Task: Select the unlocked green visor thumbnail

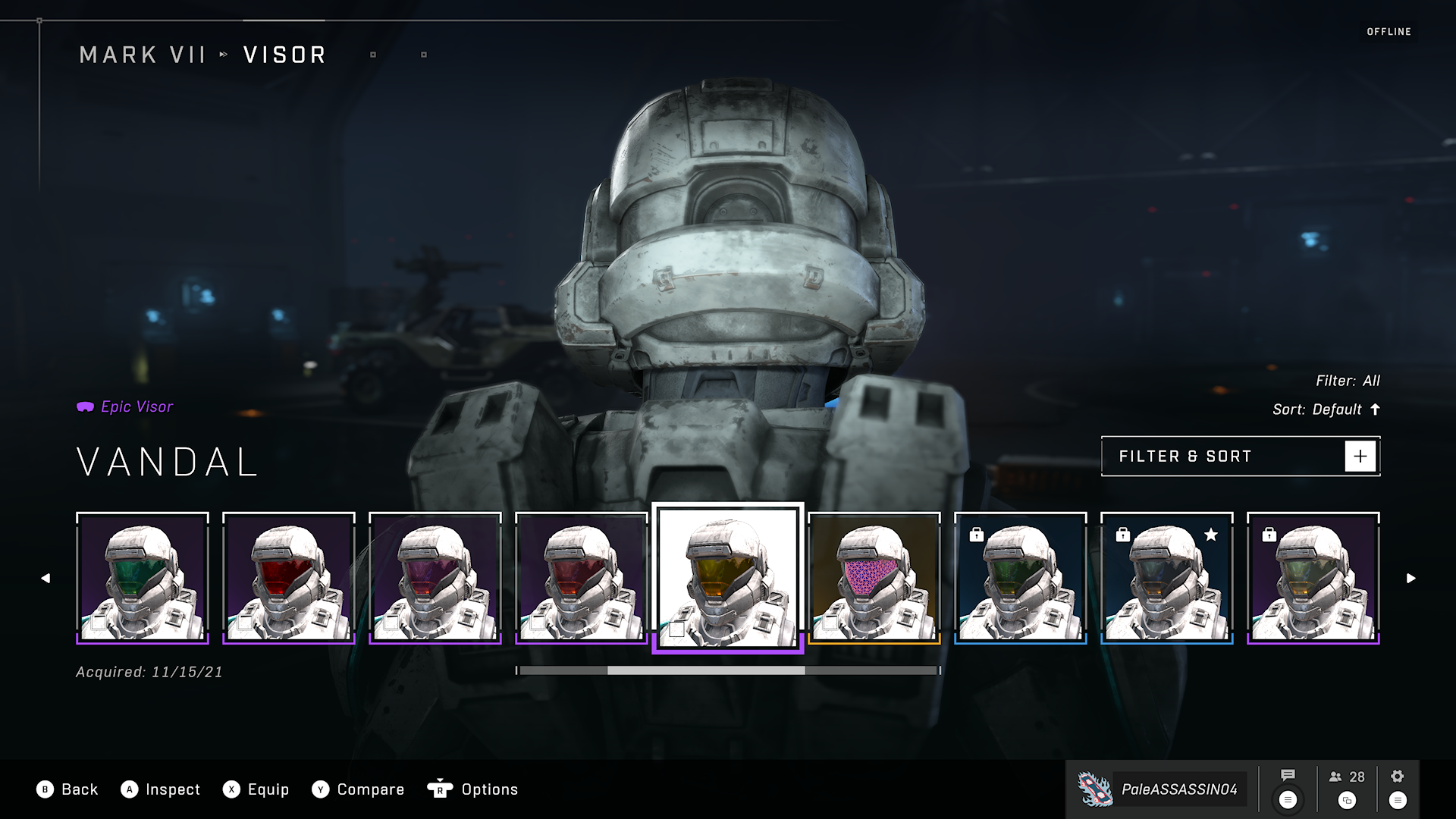Action: click(x=143, y=578)
